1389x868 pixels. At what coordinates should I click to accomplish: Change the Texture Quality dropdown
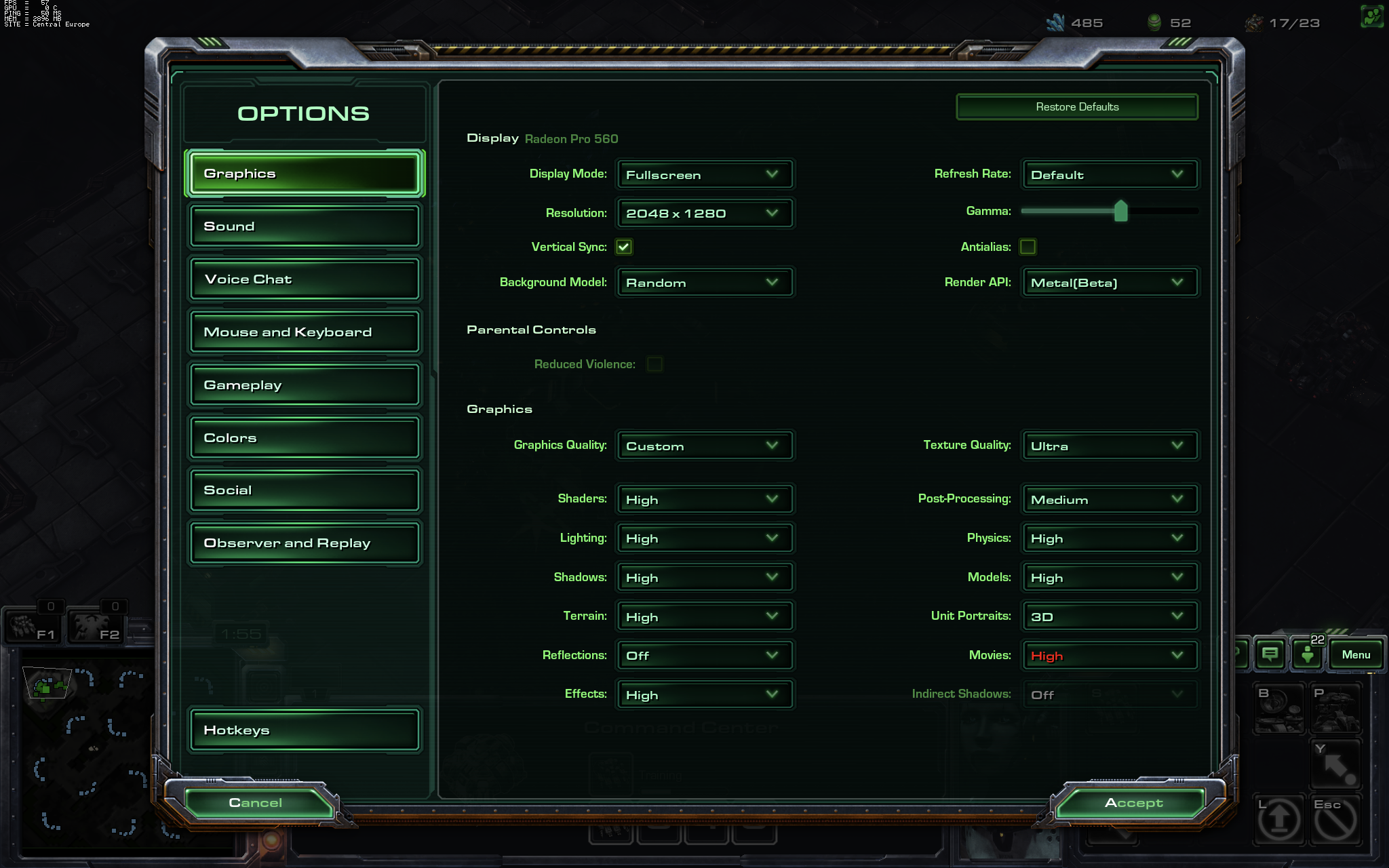[1109, 446]
